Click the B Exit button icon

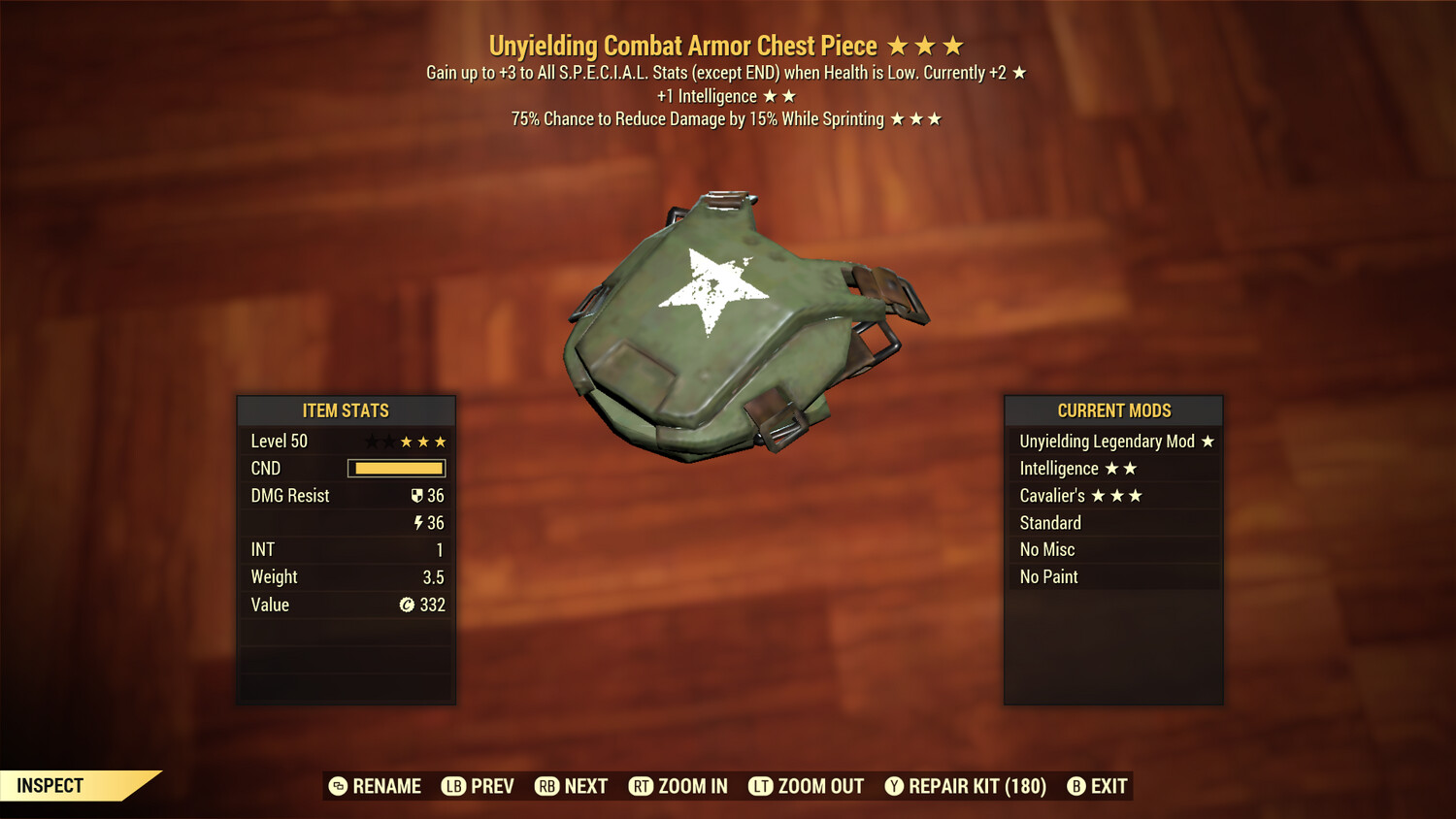(x=1075, y=786)
